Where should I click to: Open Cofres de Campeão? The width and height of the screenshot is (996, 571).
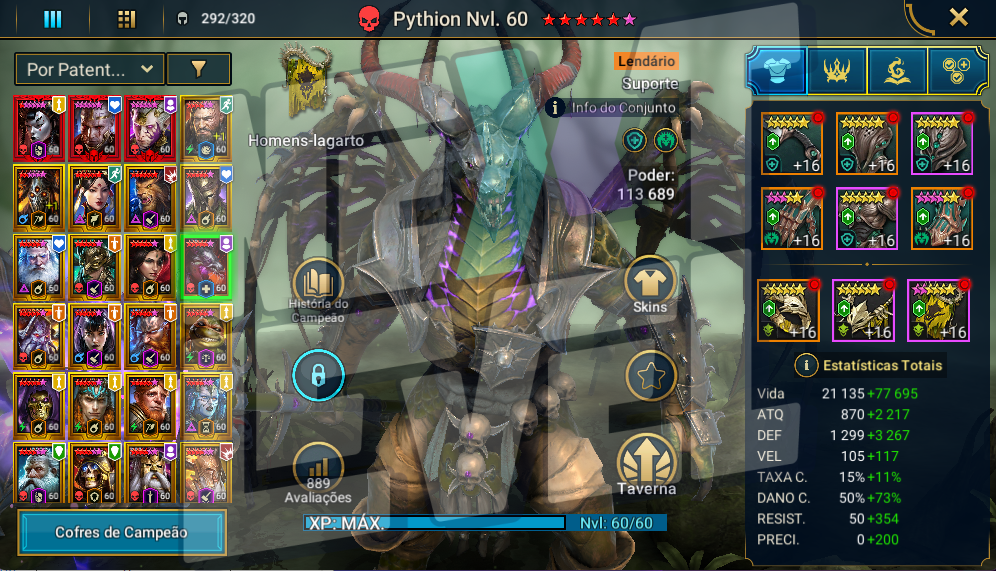[x=121, y=532]
